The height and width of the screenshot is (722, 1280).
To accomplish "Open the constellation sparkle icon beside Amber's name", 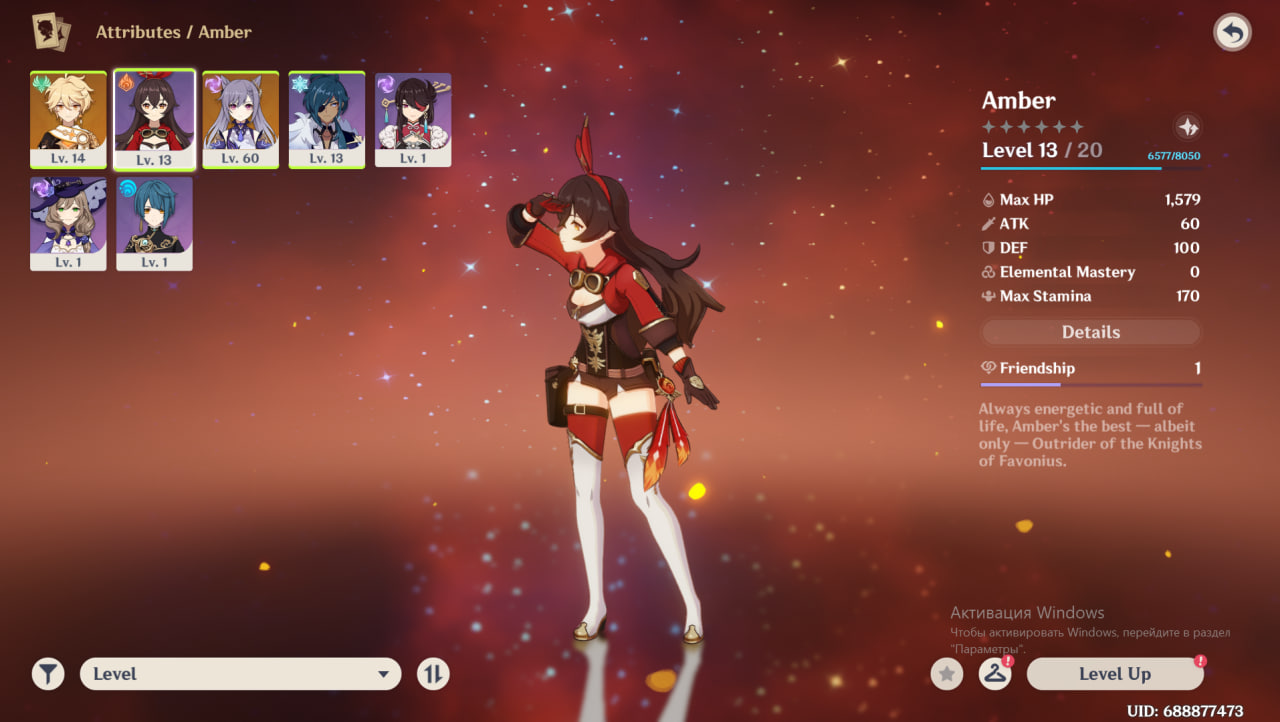I will 1187,127.
